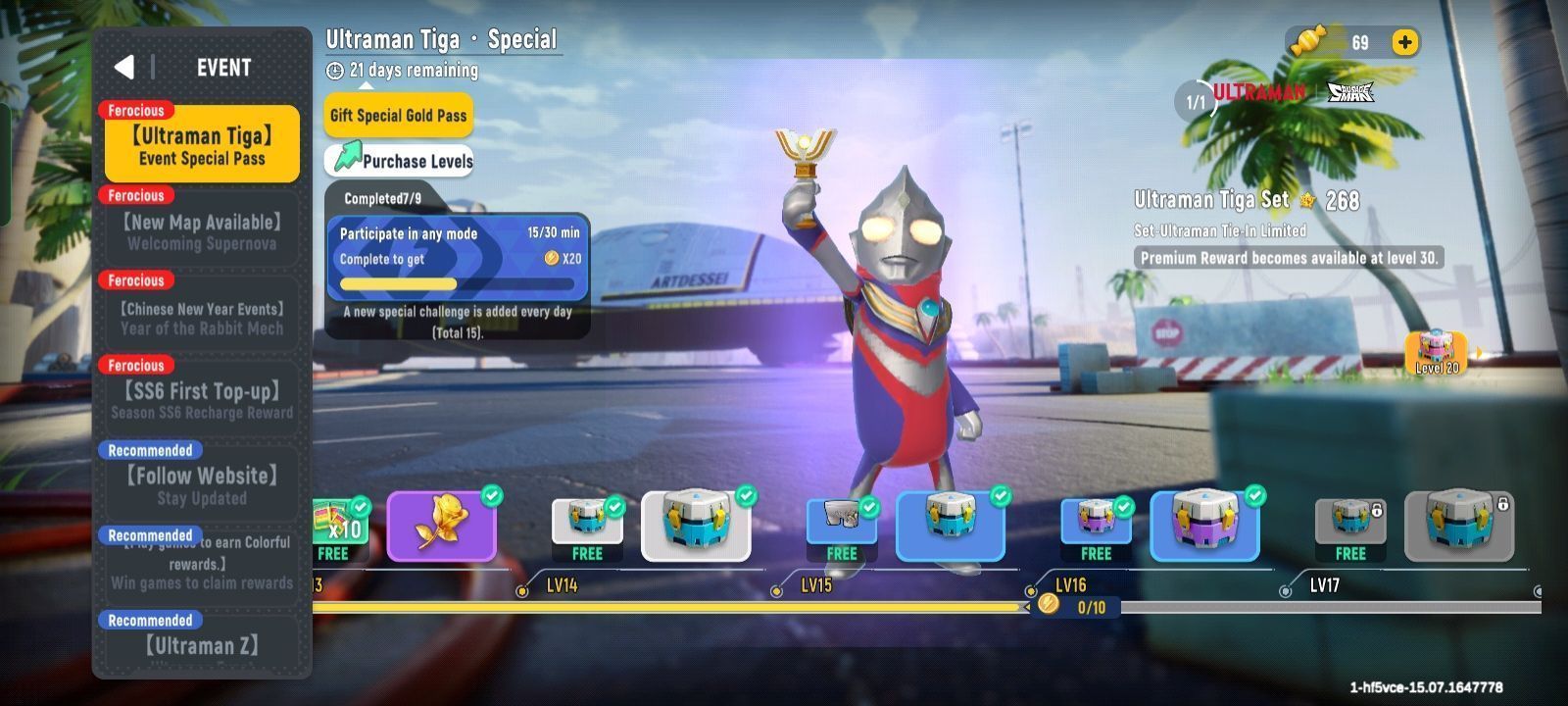Open New Map Available event

[x=202, y=231]
